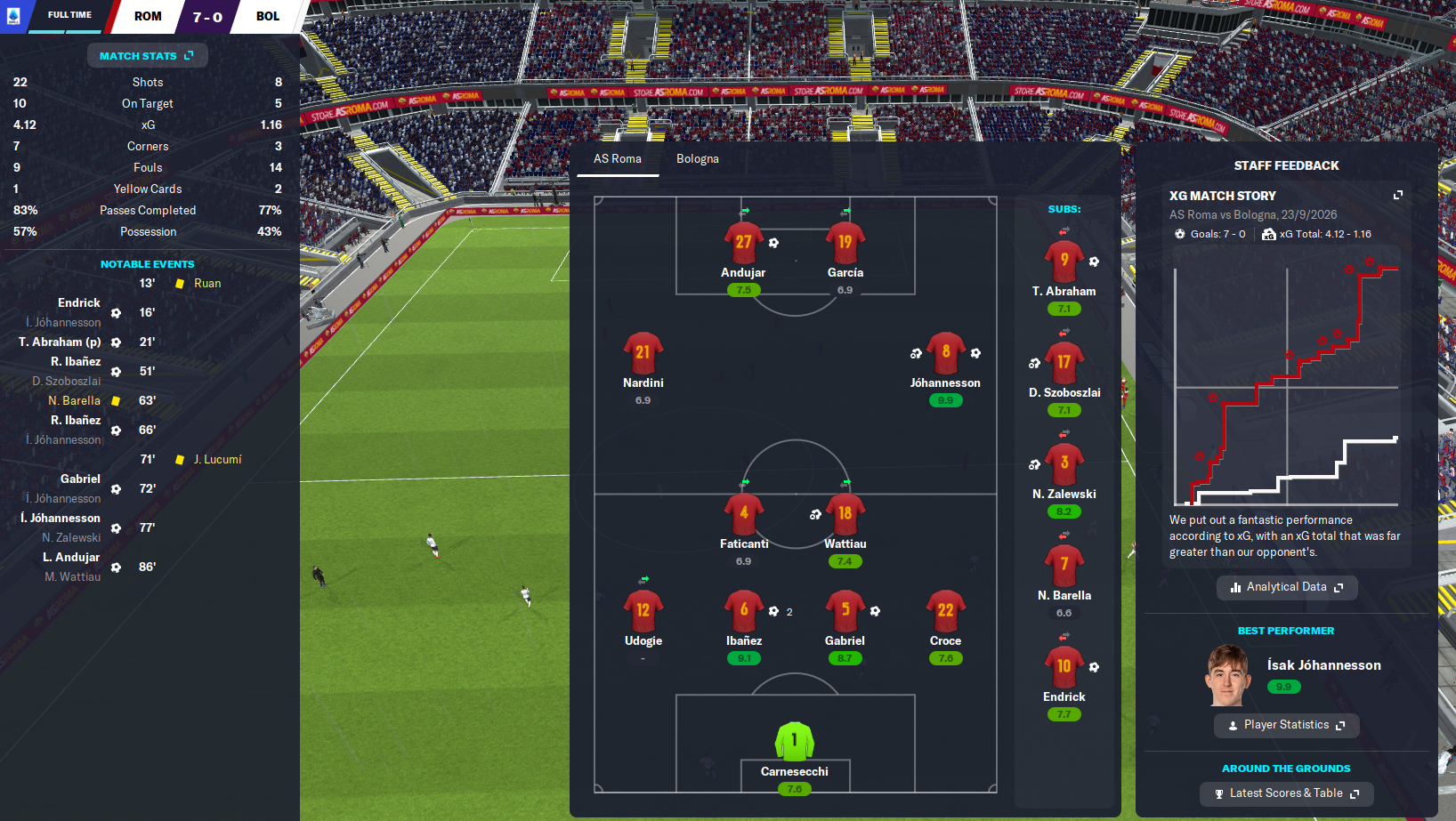Choose substitute T. Abraham's shirt

(1064, 262)
